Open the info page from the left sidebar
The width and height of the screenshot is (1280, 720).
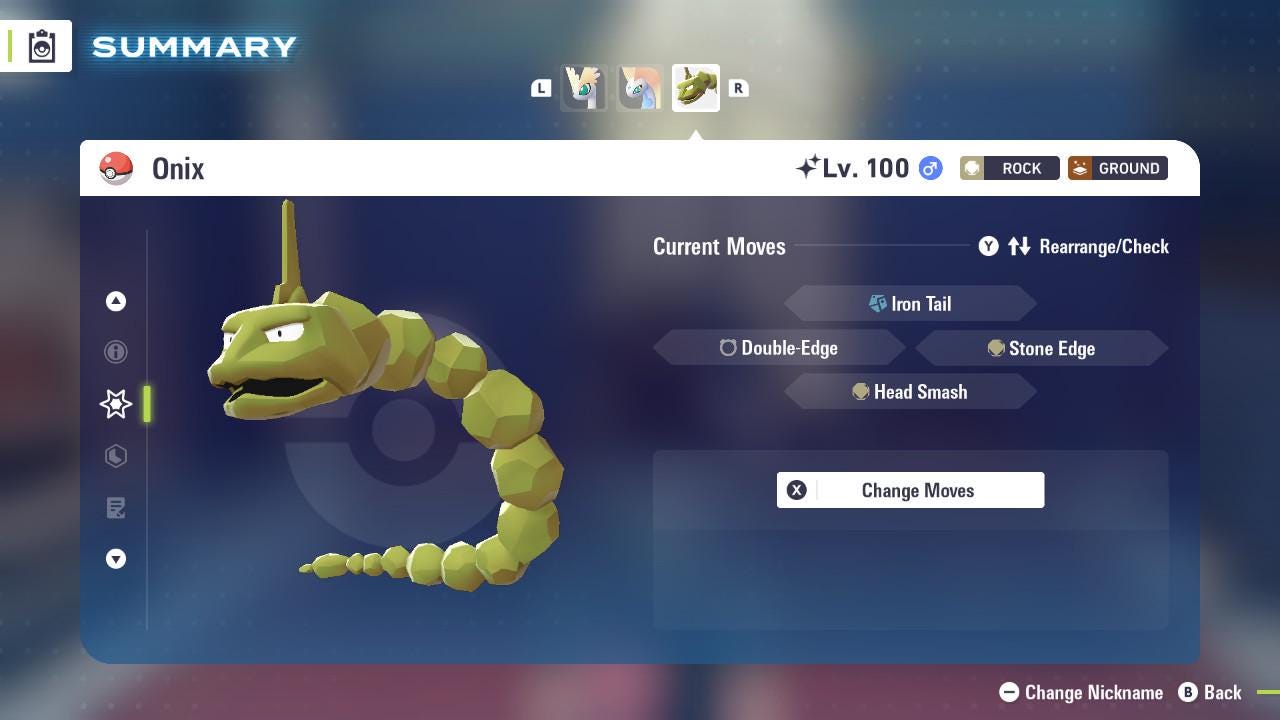(x=116, y=352)
